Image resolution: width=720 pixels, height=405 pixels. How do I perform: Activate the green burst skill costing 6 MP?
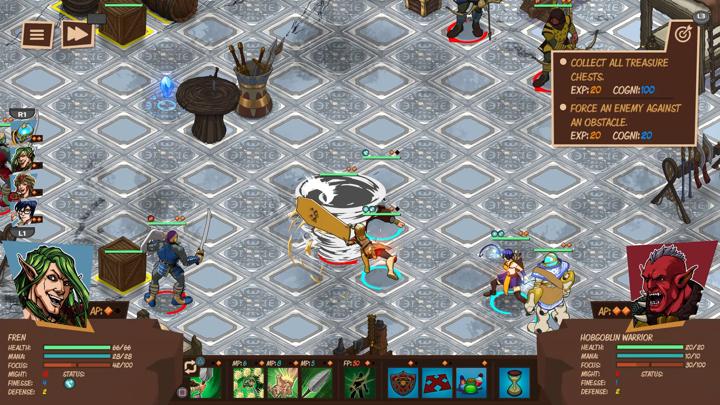pos(248,383)
